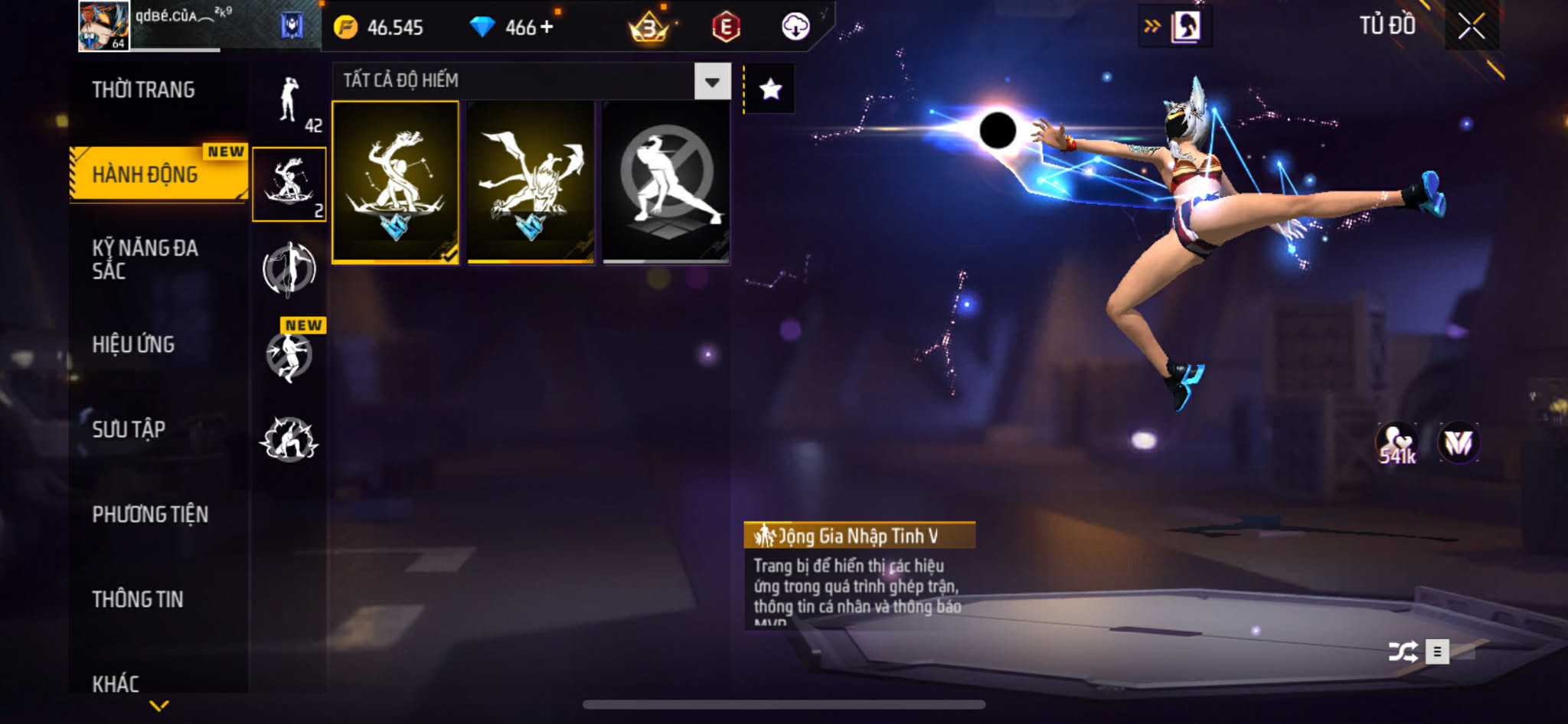Click the shuffle random icon
Image resolution: width=1568 pixels, height=724 pixels.
coord(1403,652)
